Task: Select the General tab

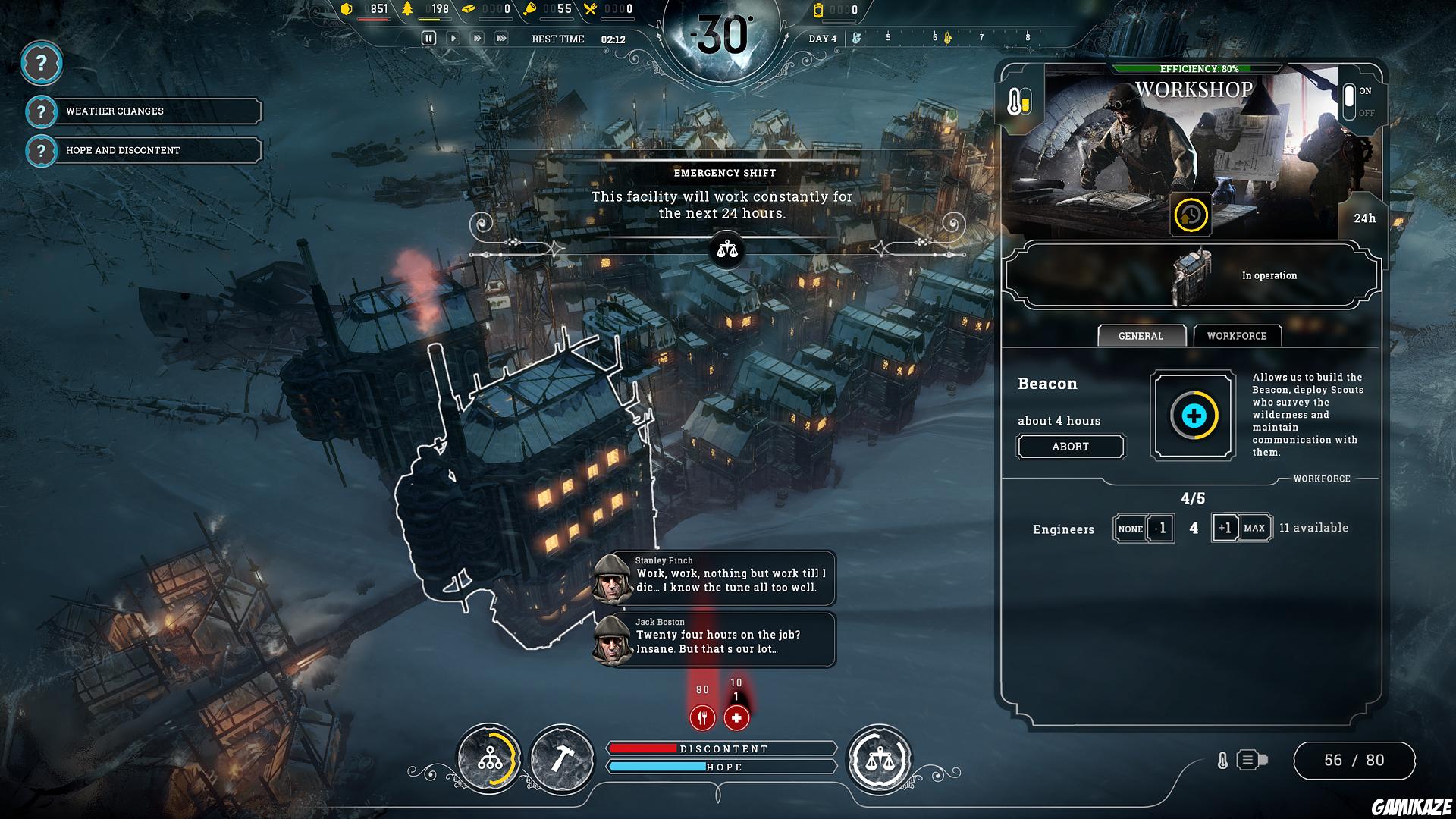Action: pos(1141,335)
